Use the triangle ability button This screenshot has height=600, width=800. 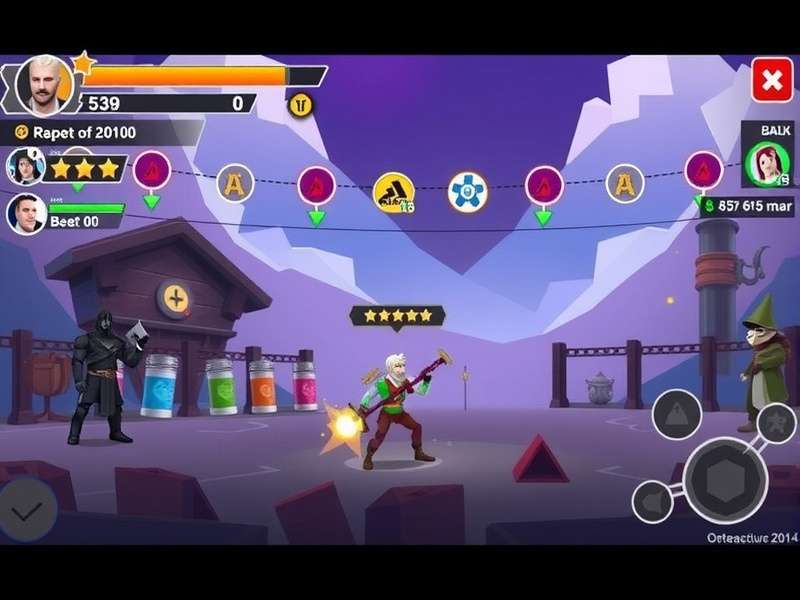(677, 414)
